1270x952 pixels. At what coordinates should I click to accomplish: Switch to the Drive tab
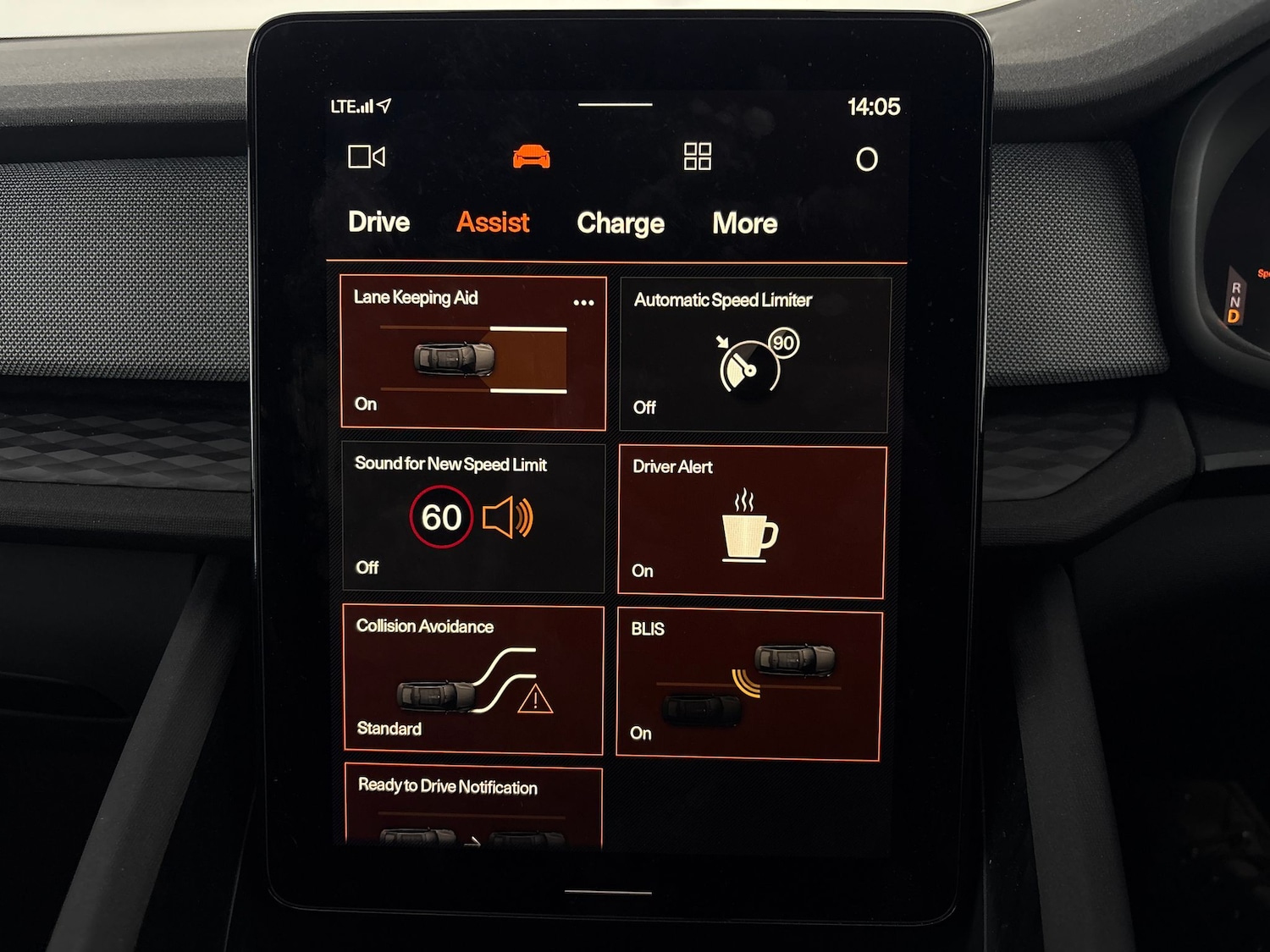(378, 223)
